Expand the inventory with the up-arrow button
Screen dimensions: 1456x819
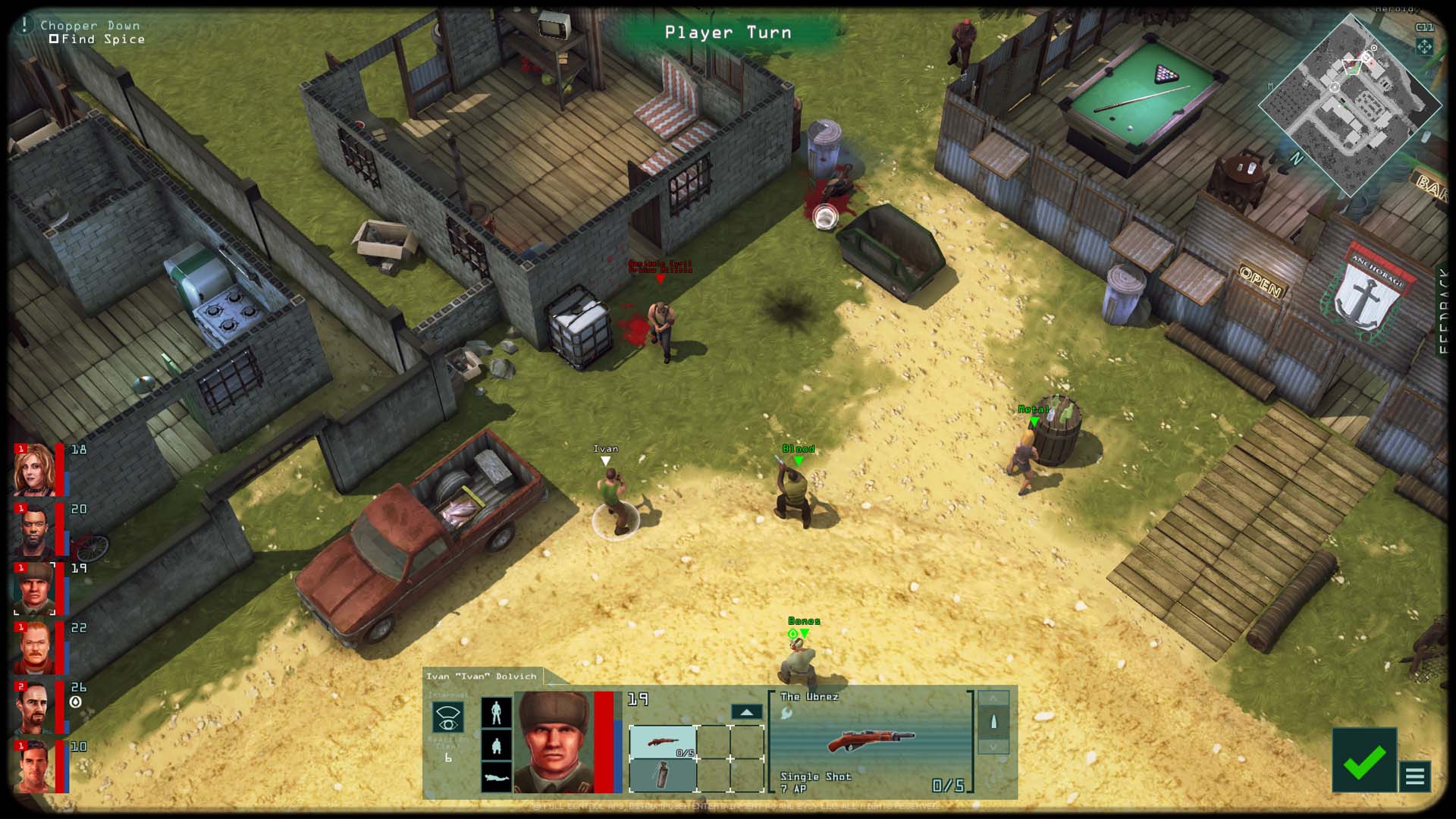[746, 712]
